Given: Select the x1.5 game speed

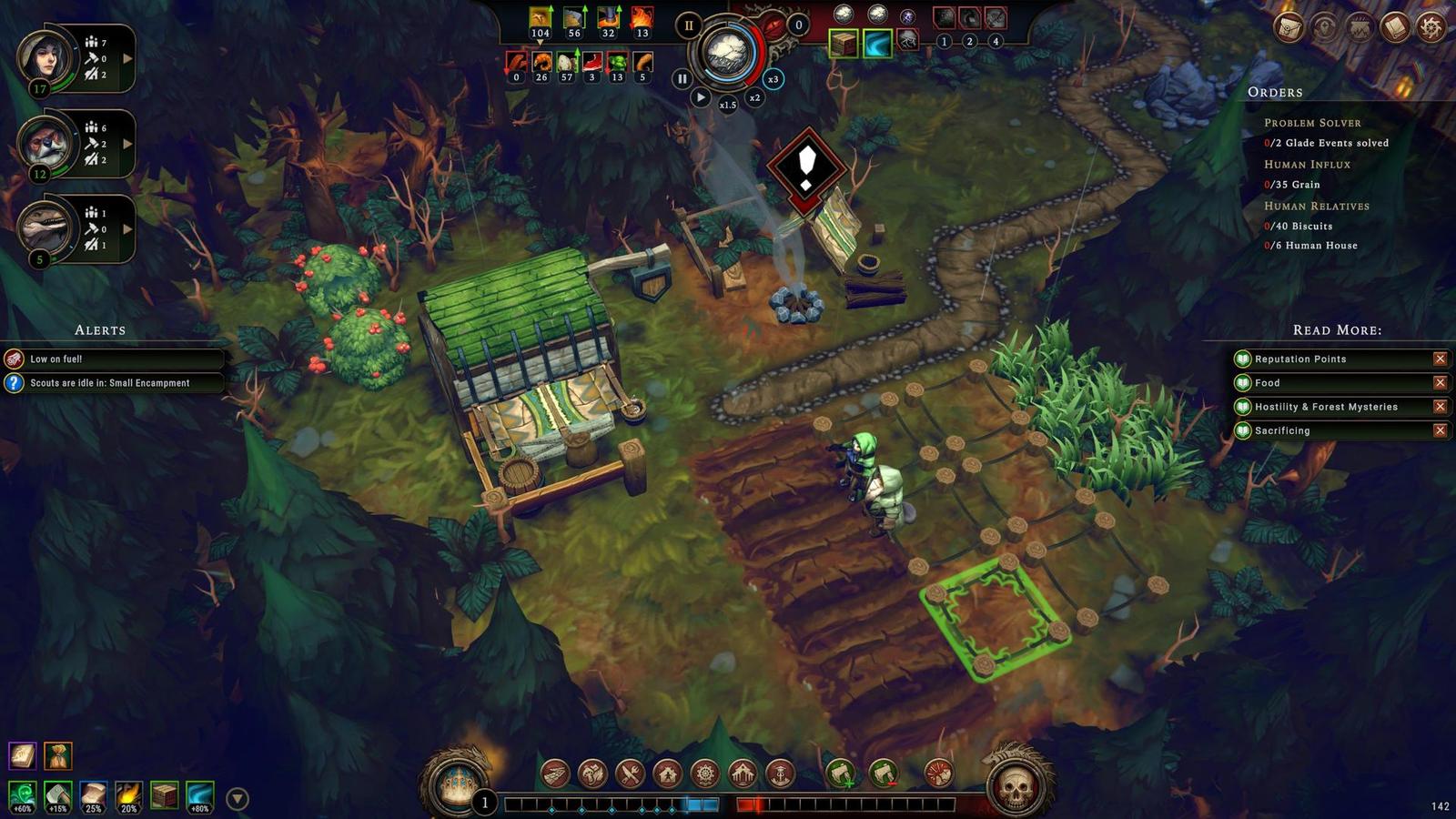Looking at the screenshot, I should pos(728,105).
